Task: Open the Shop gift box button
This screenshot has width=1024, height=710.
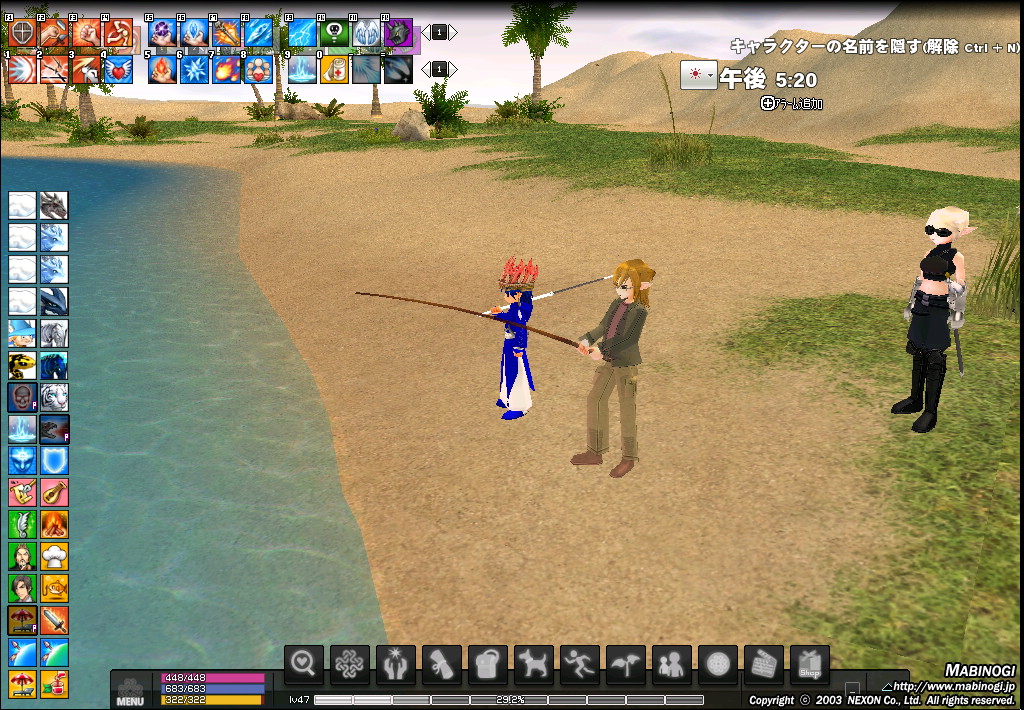Action: coord(810,664)
